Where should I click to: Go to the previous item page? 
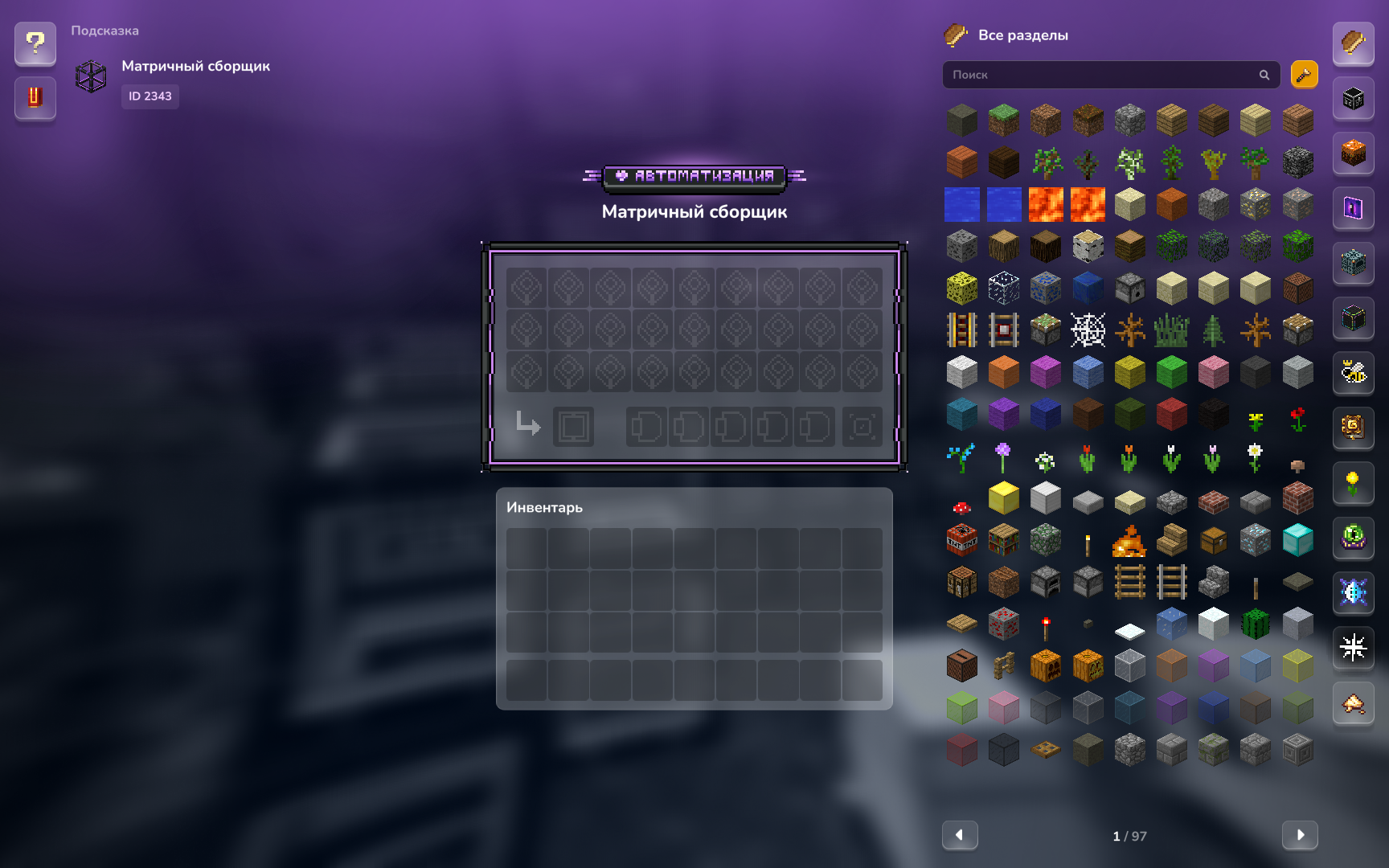click(x=960, y=835)
